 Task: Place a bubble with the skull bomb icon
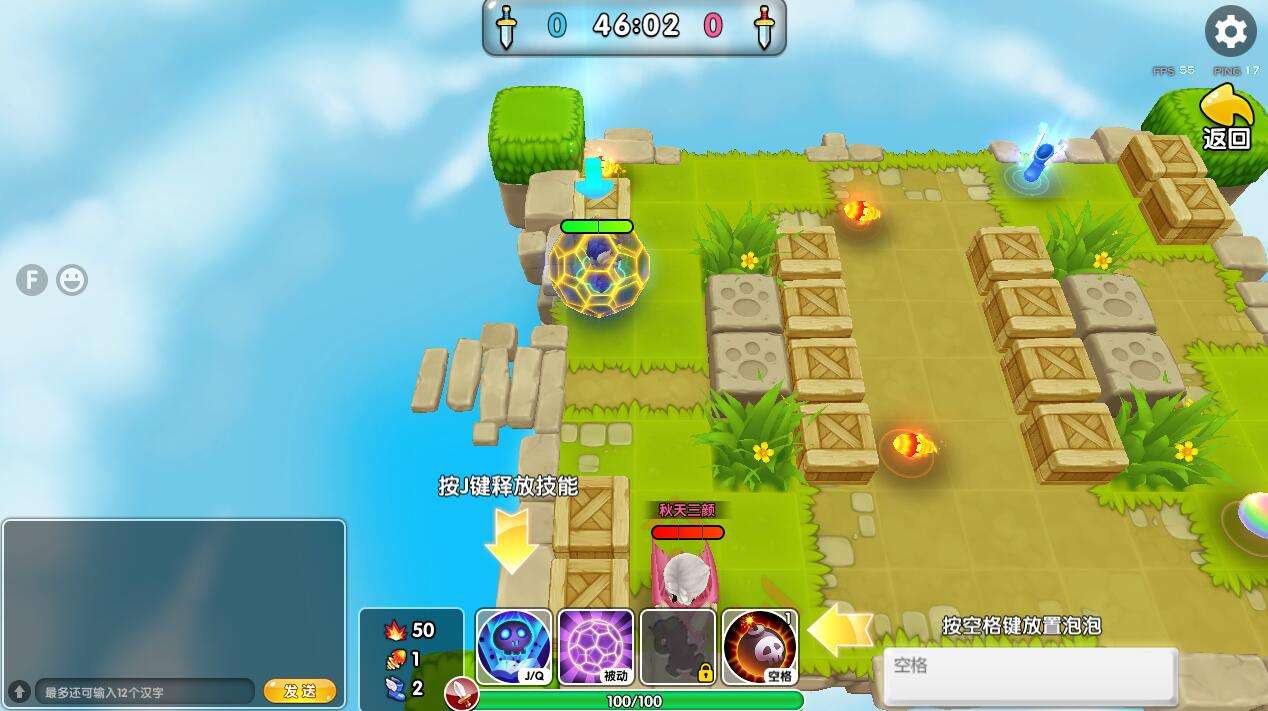(760, 646)
